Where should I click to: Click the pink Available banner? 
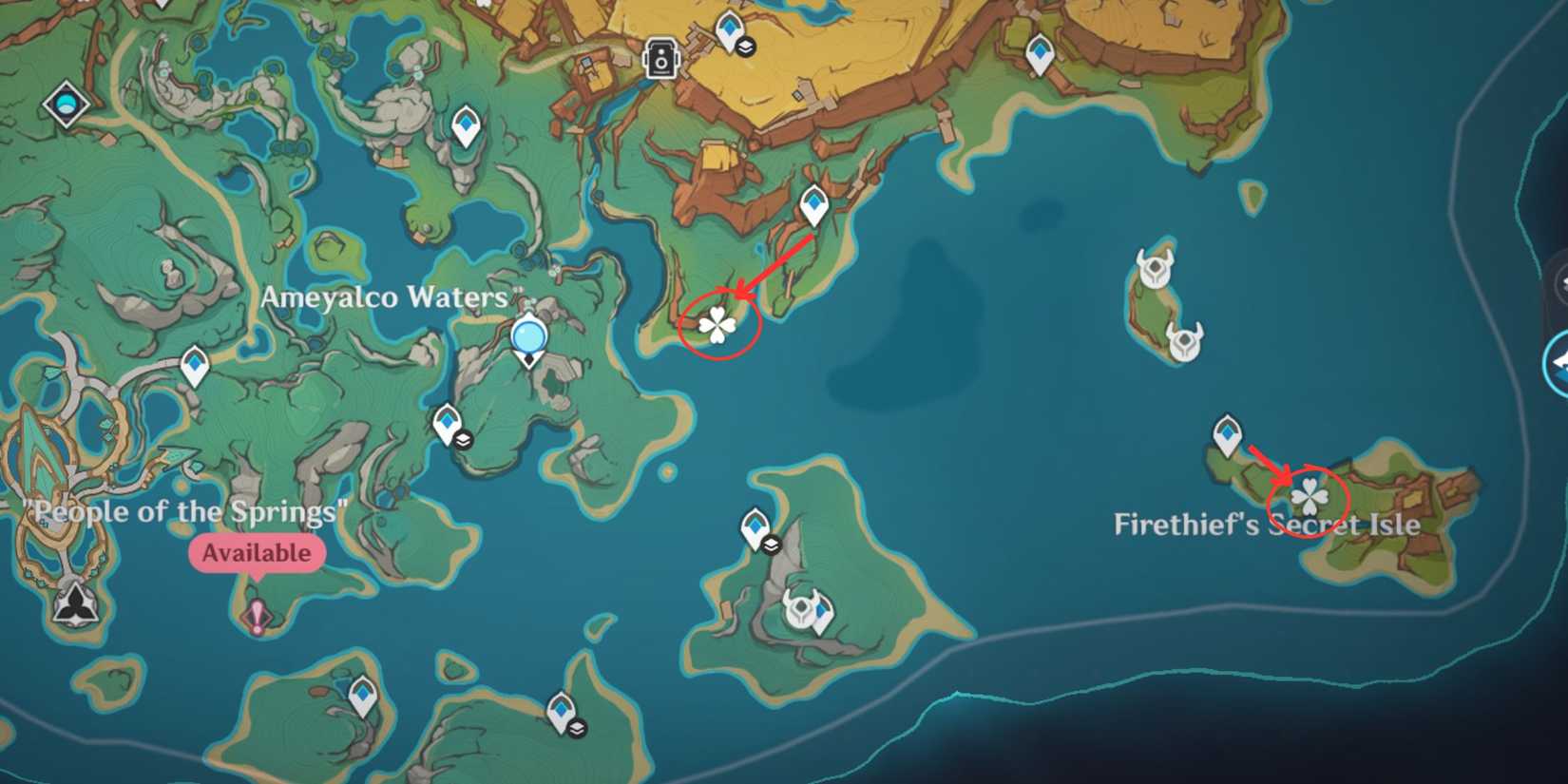pyautogui.click(x=258, y=551)
